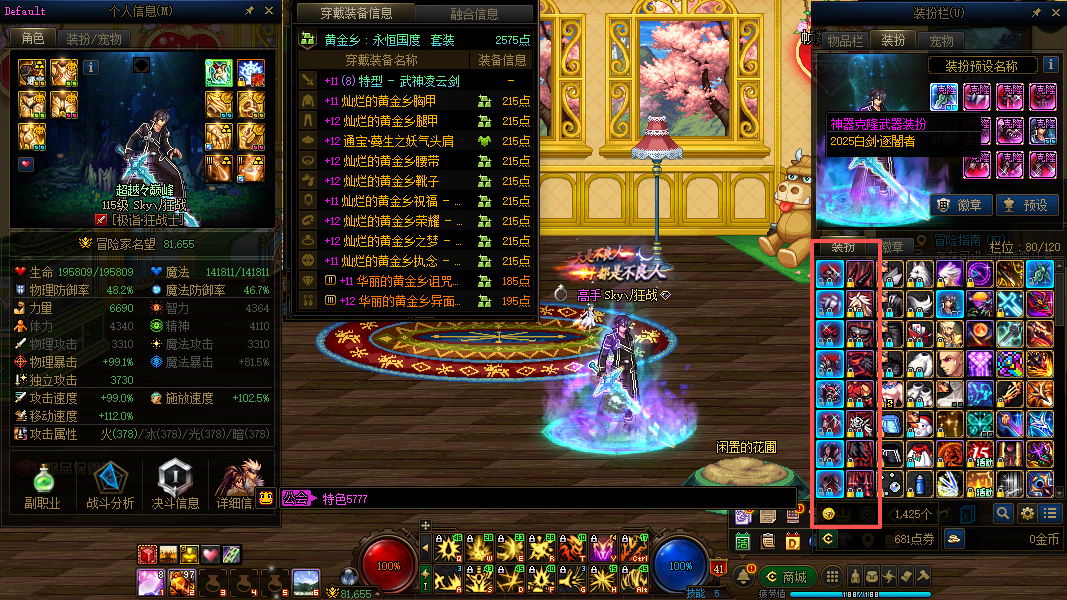This screenshot has width=1067, height=600.
Task: Open 决斗信息 duel info
Action: tap(175, 485)
